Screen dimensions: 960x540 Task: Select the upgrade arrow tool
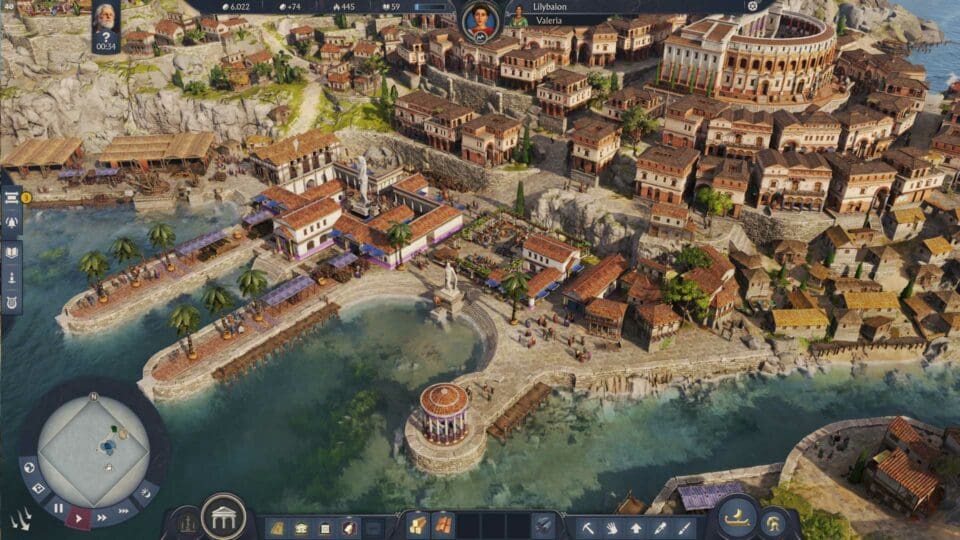point(637,526)
